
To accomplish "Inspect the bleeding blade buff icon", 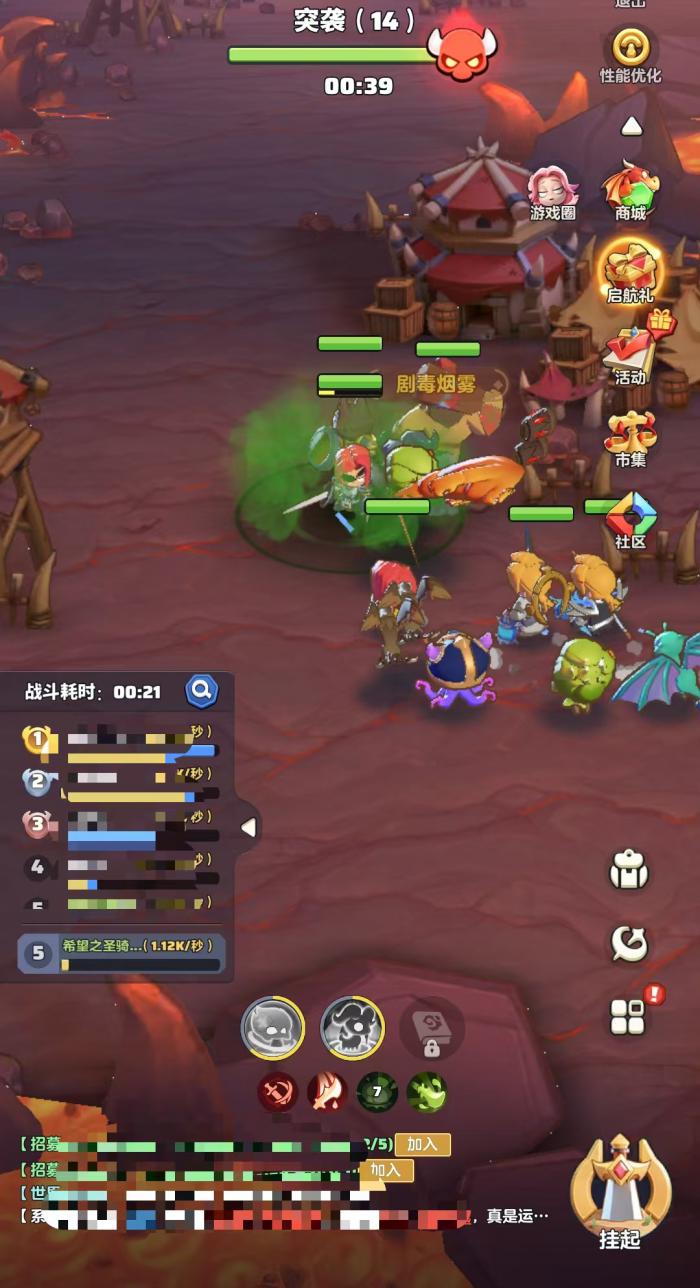I will [327, 1092].
